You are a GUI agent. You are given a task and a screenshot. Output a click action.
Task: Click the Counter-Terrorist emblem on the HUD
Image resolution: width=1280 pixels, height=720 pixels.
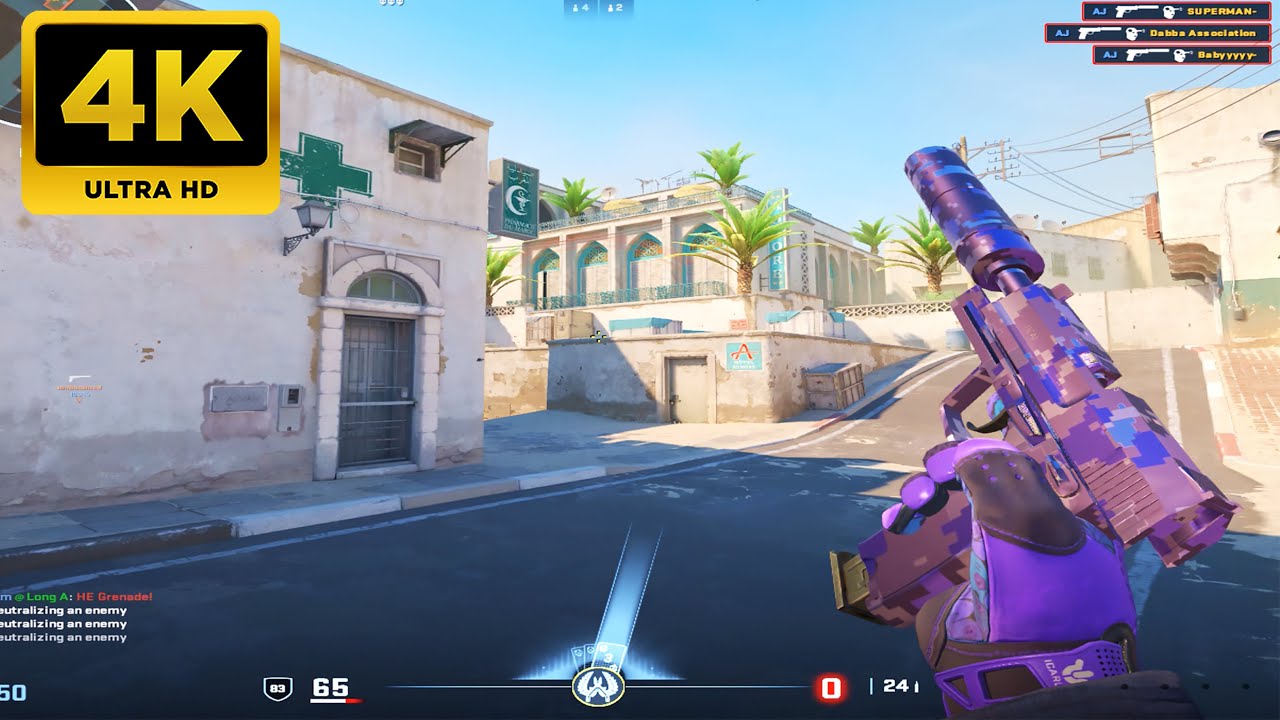click(598, 687)
